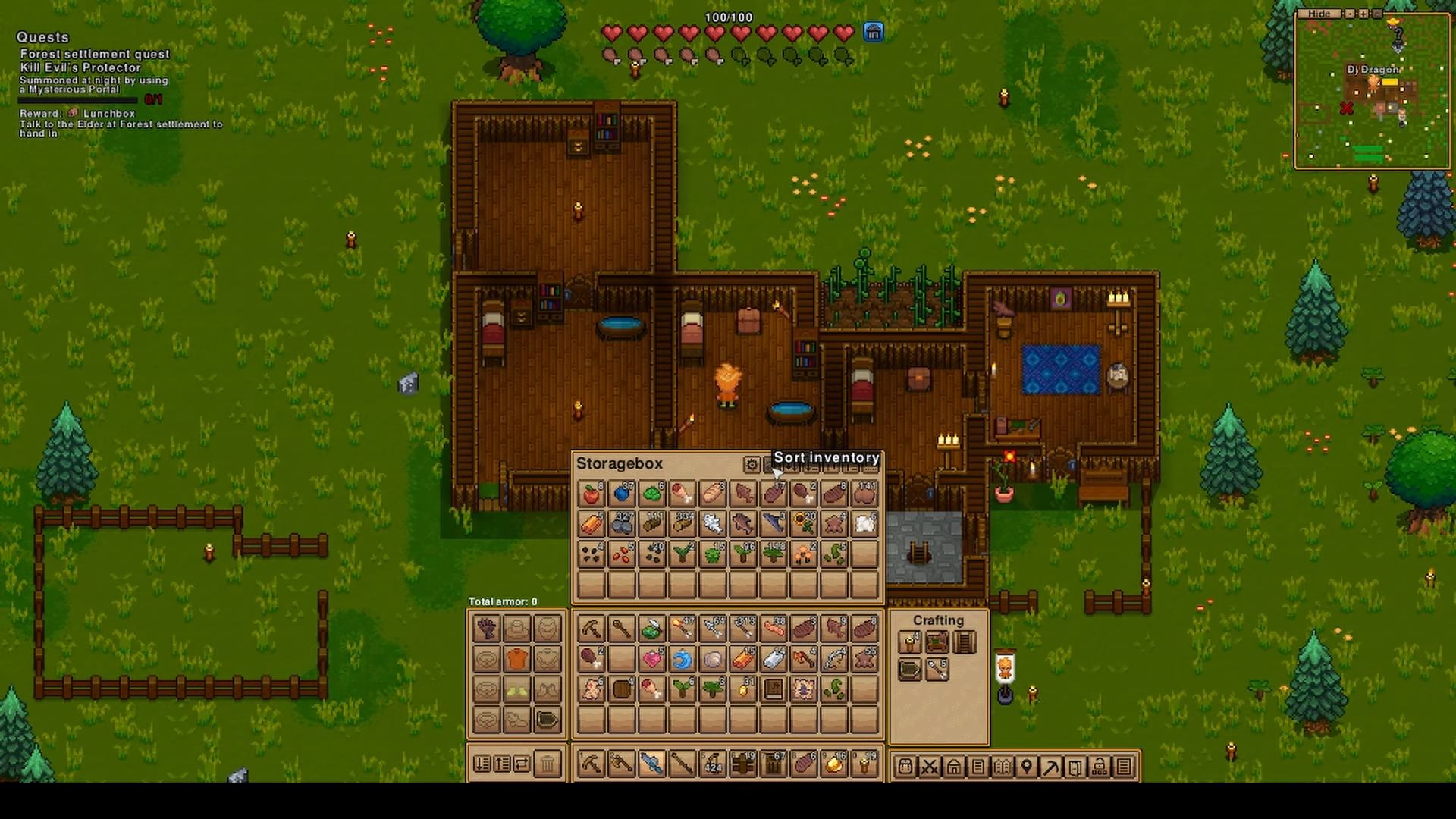Hide the minimap with the Hide button
Screen dimensions: 1456x819
1319,14
